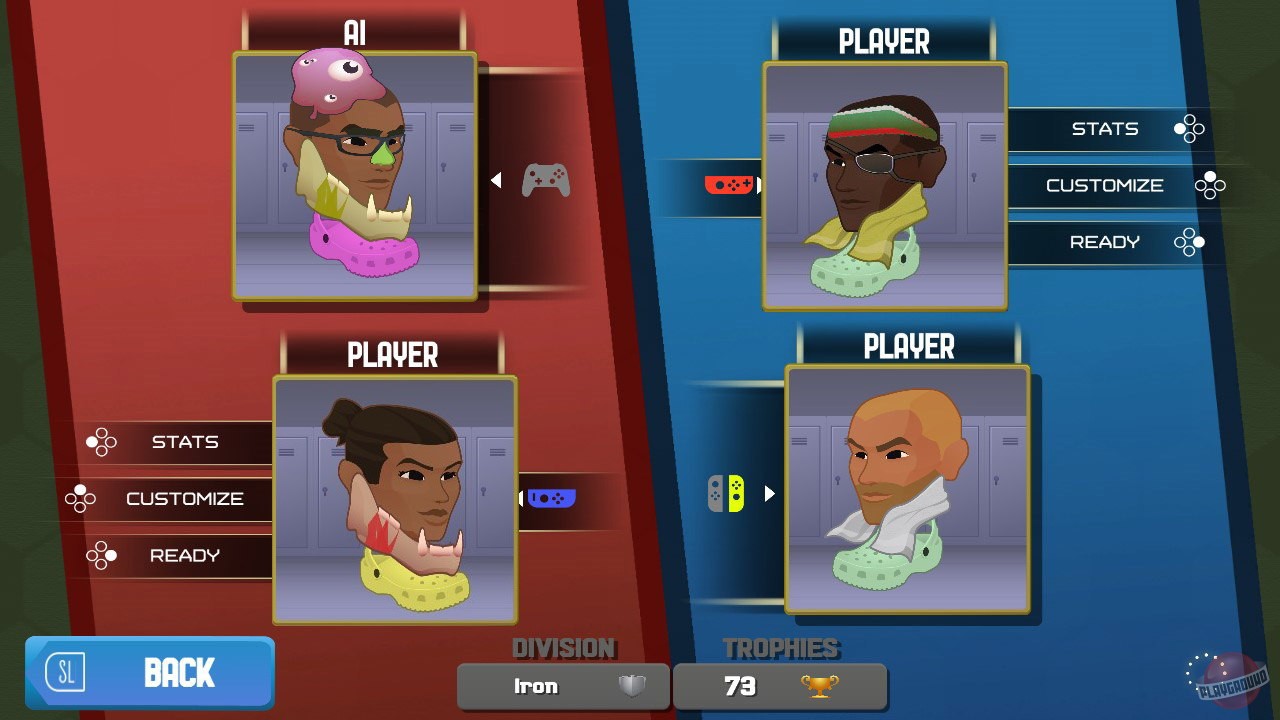Click the PLAYER header above the top-right portrait
This screenshot has width=1280, height=720.
click(x=885, y=40)
